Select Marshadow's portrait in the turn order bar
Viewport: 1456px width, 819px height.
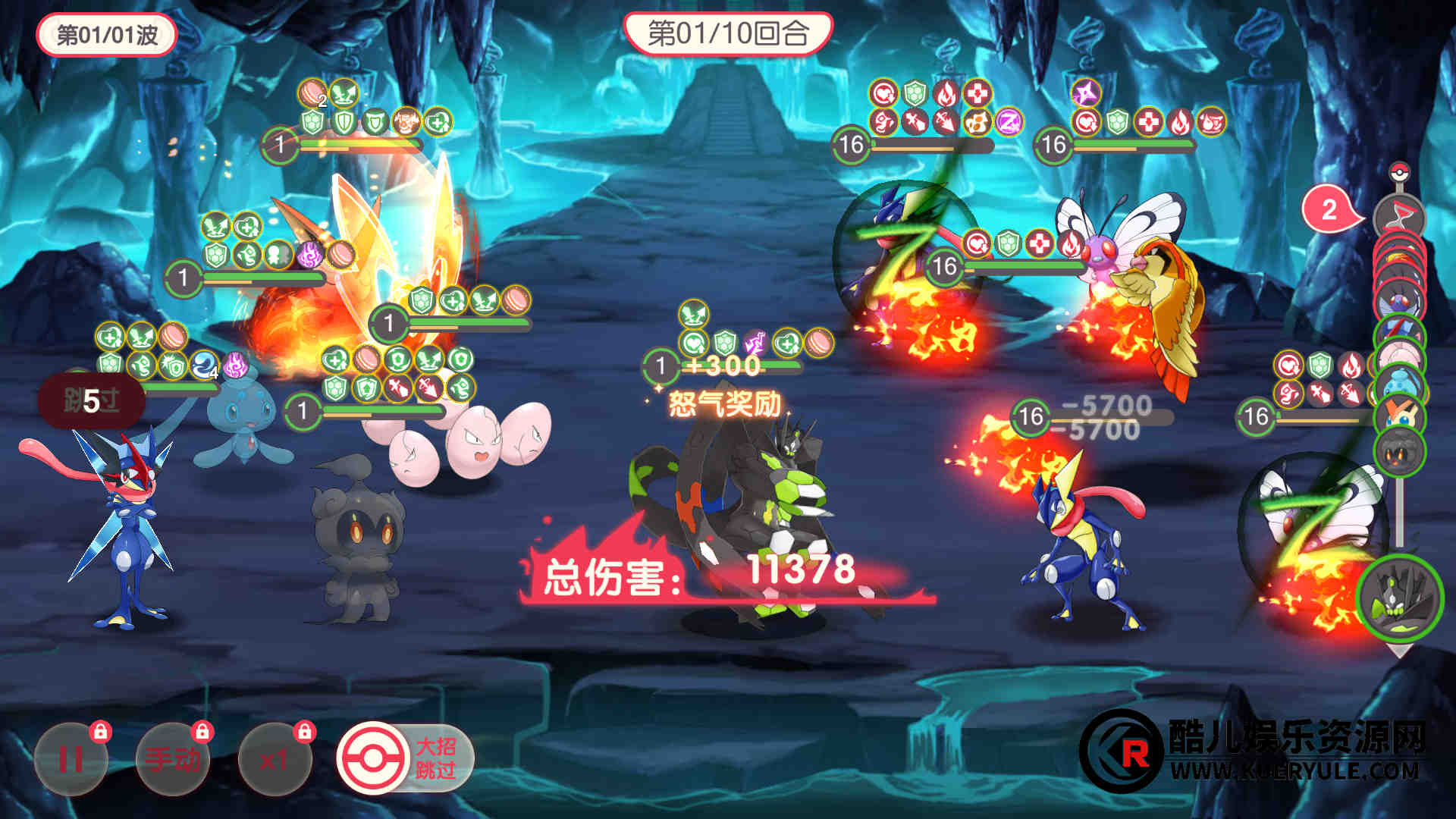(x=1399, y=452)
